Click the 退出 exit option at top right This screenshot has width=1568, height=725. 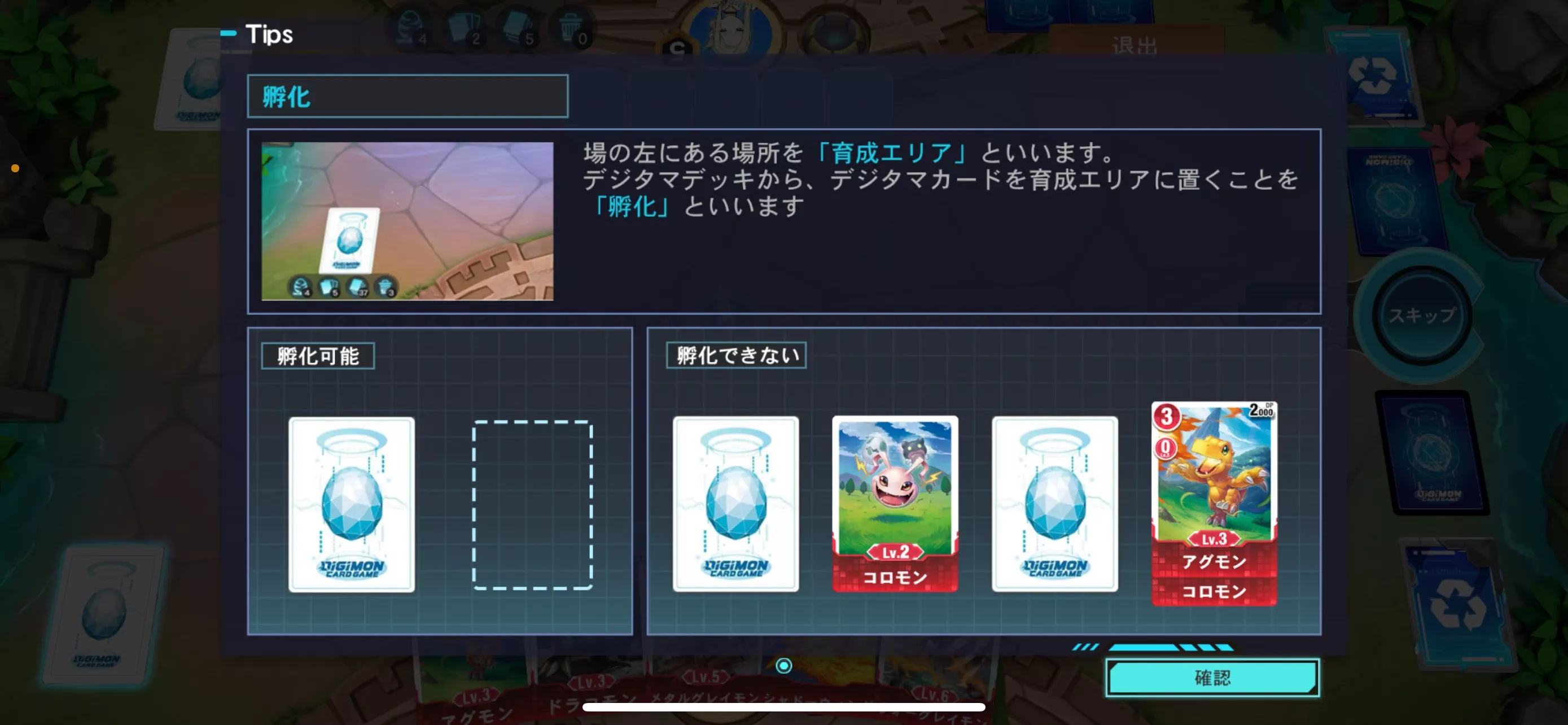1135,44
